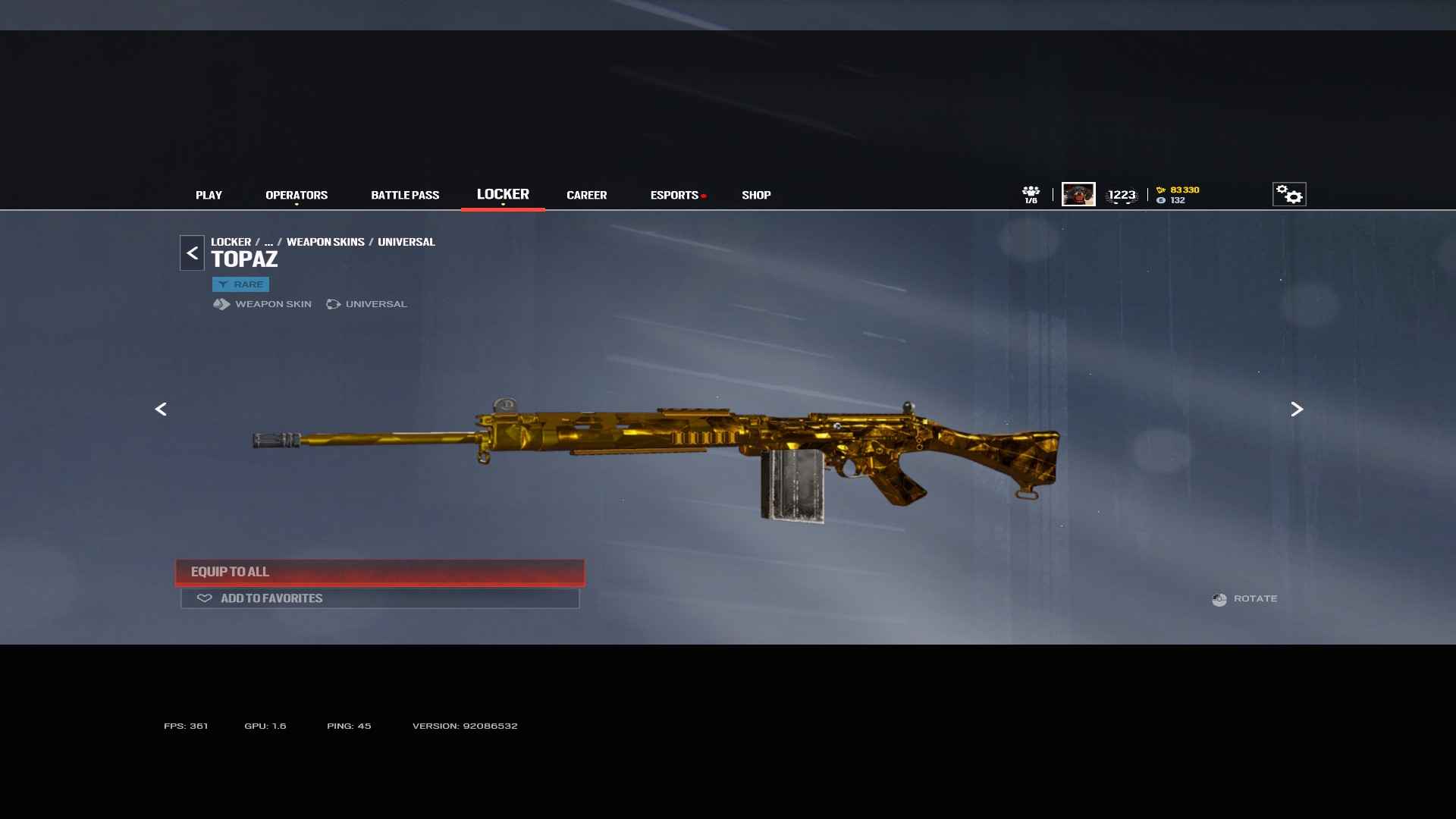This screenshot has height=819, width=1456.
Task: Add Topaz skin to favorites
Action: click(380, 598)
